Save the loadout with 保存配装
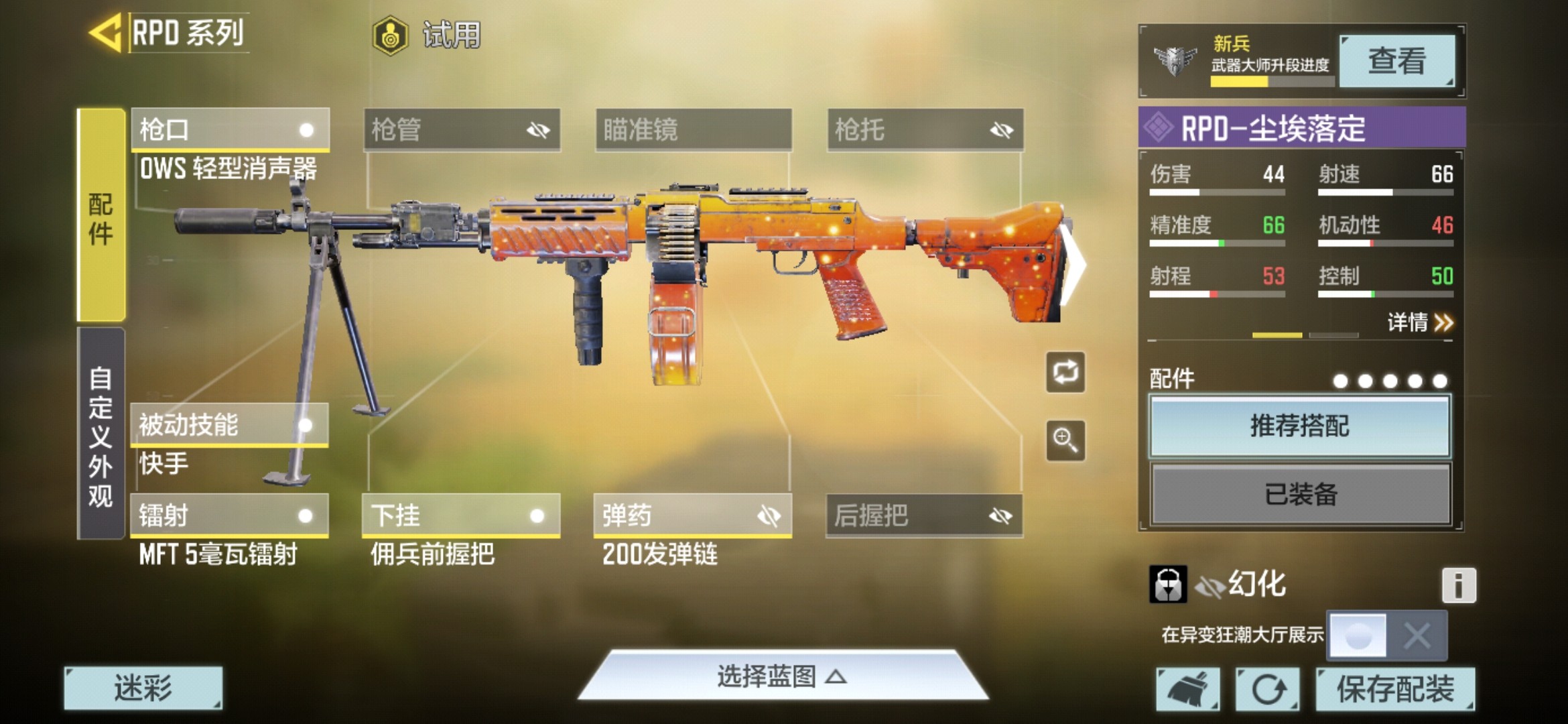 click(x=1394, y=688)
